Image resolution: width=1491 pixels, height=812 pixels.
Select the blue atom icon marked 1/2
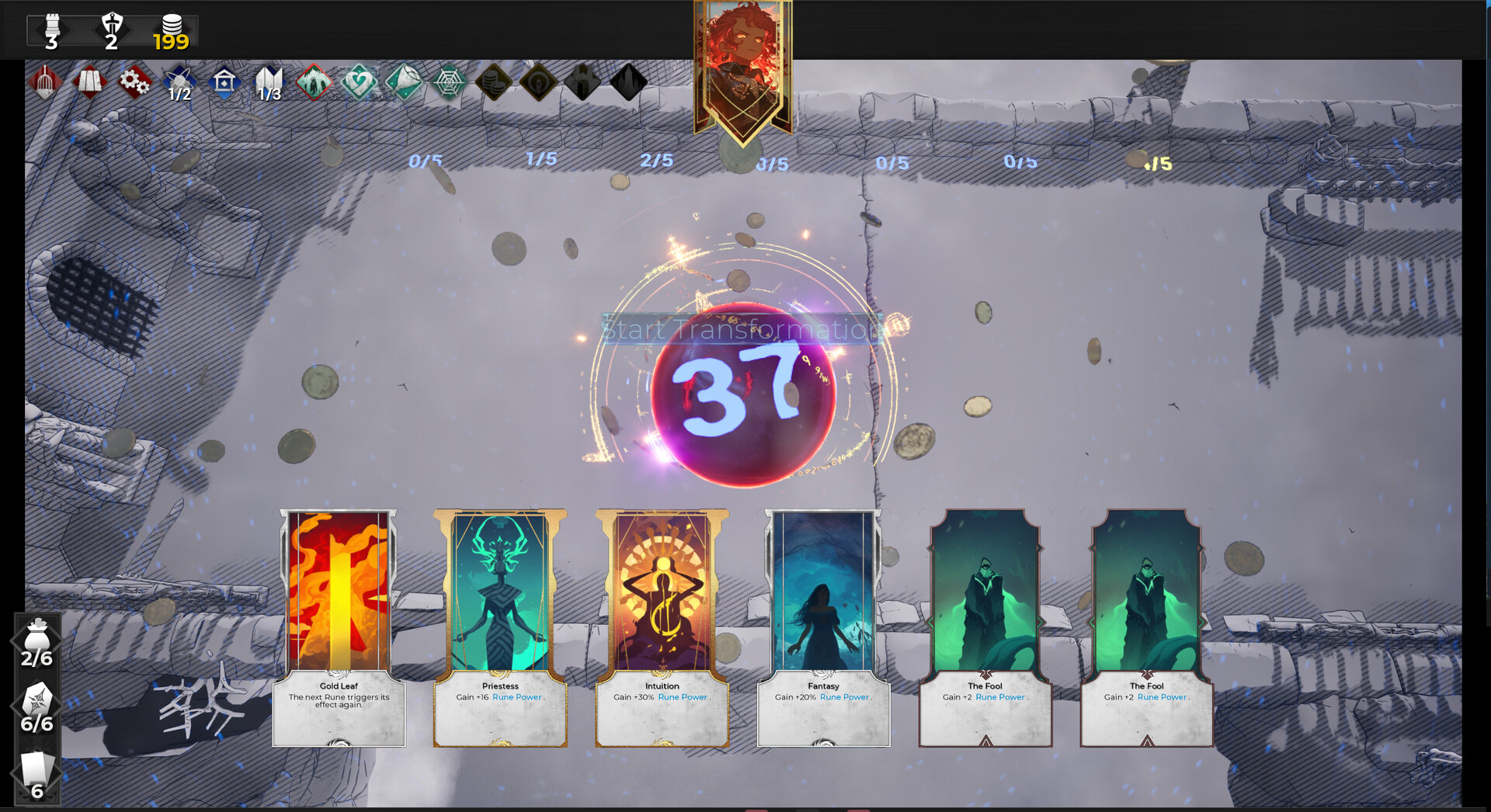pyautogui.click(x=178, y=82)
